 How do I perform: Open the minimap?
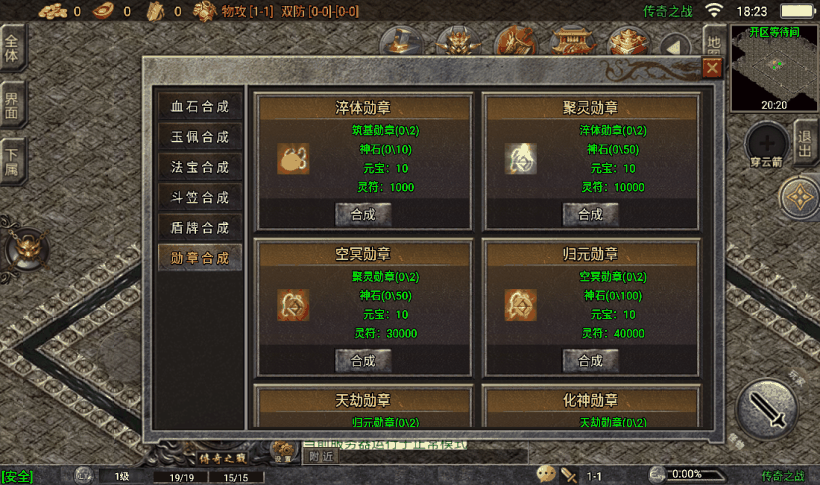773,67
